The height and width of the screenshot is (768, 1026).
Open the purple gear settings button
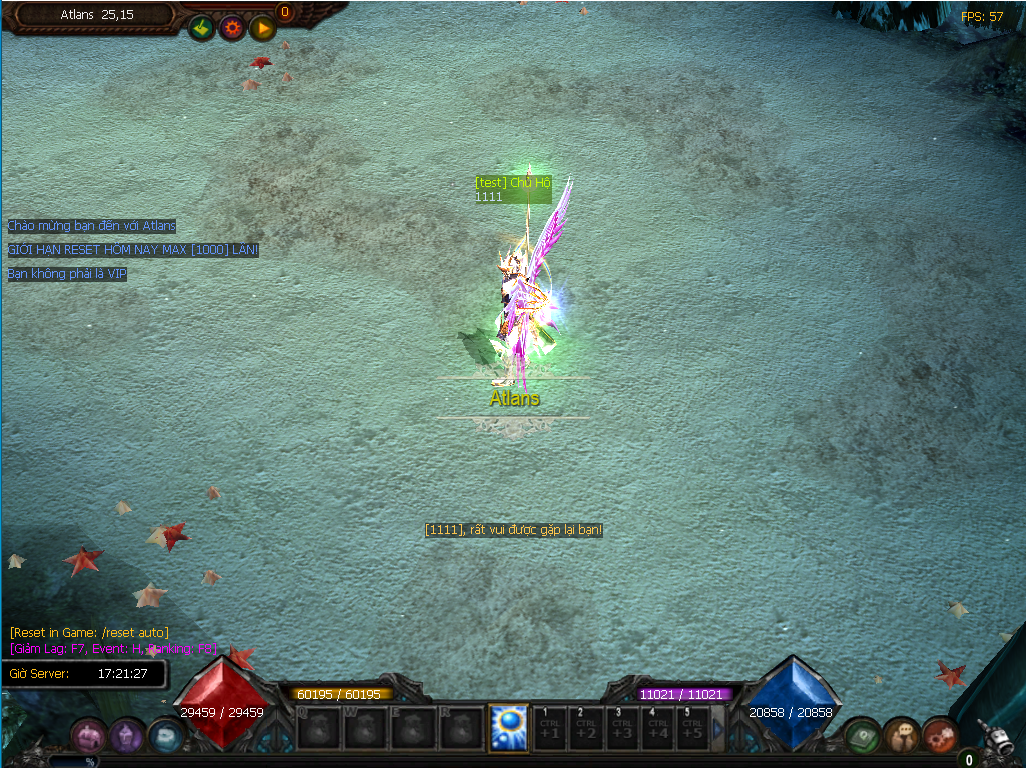pyautogui.click(x=232, y=28)
